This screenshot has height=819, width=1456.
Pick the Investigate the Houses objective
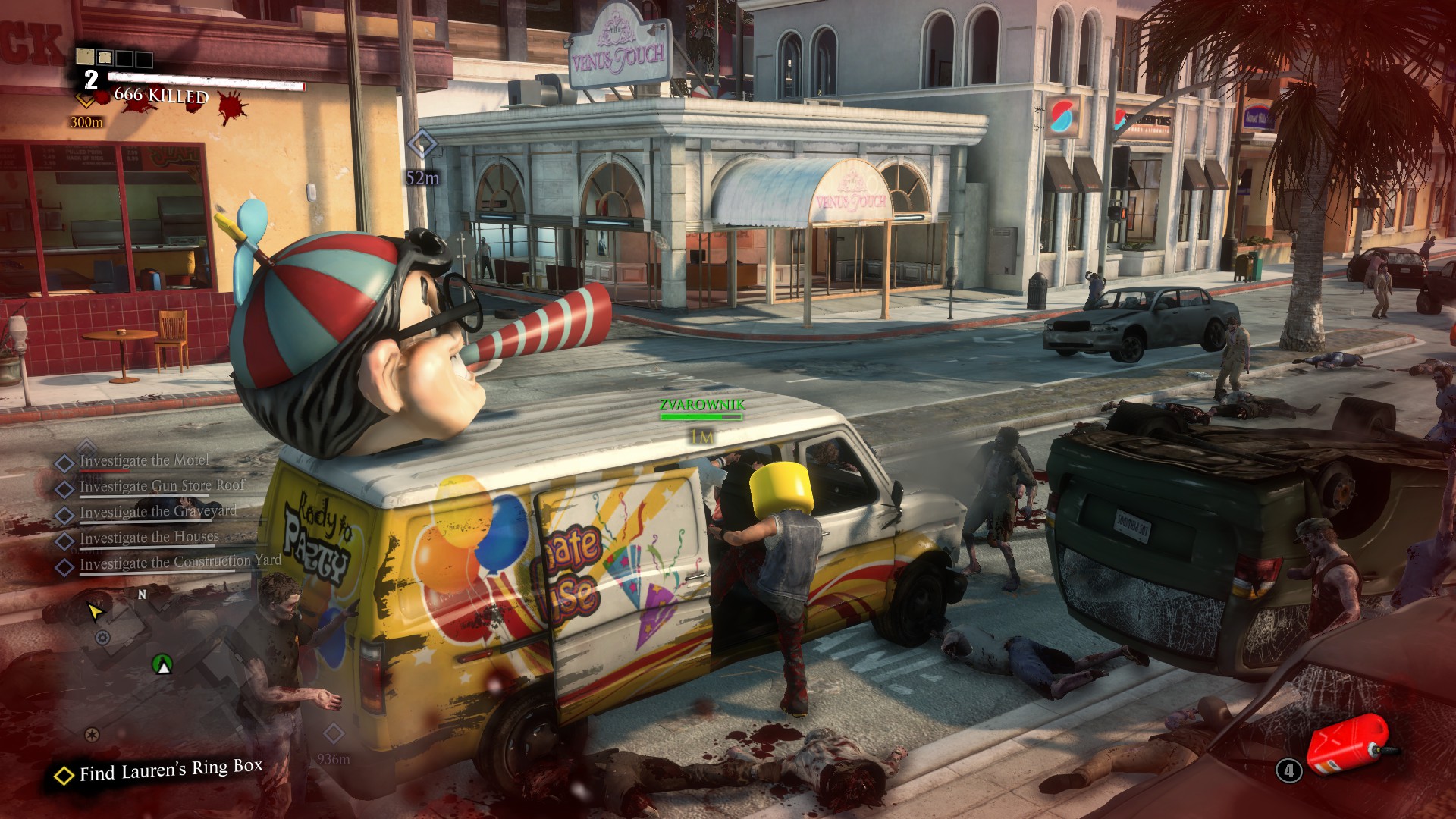click(149, 538)
